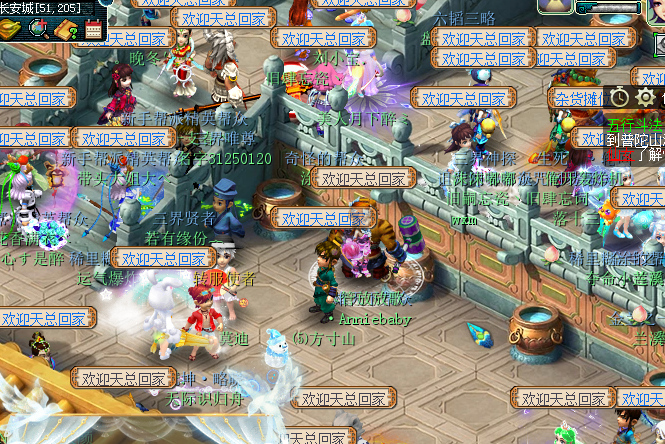Open the help book with question mark

66,29
